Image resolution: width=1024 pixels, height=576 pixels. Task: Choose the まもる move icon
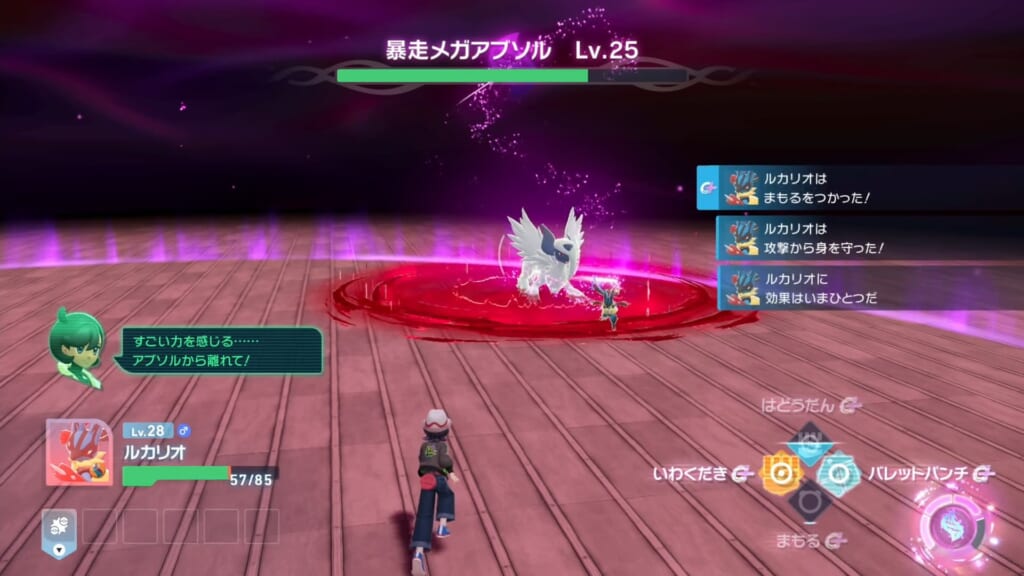click(808, 503)
